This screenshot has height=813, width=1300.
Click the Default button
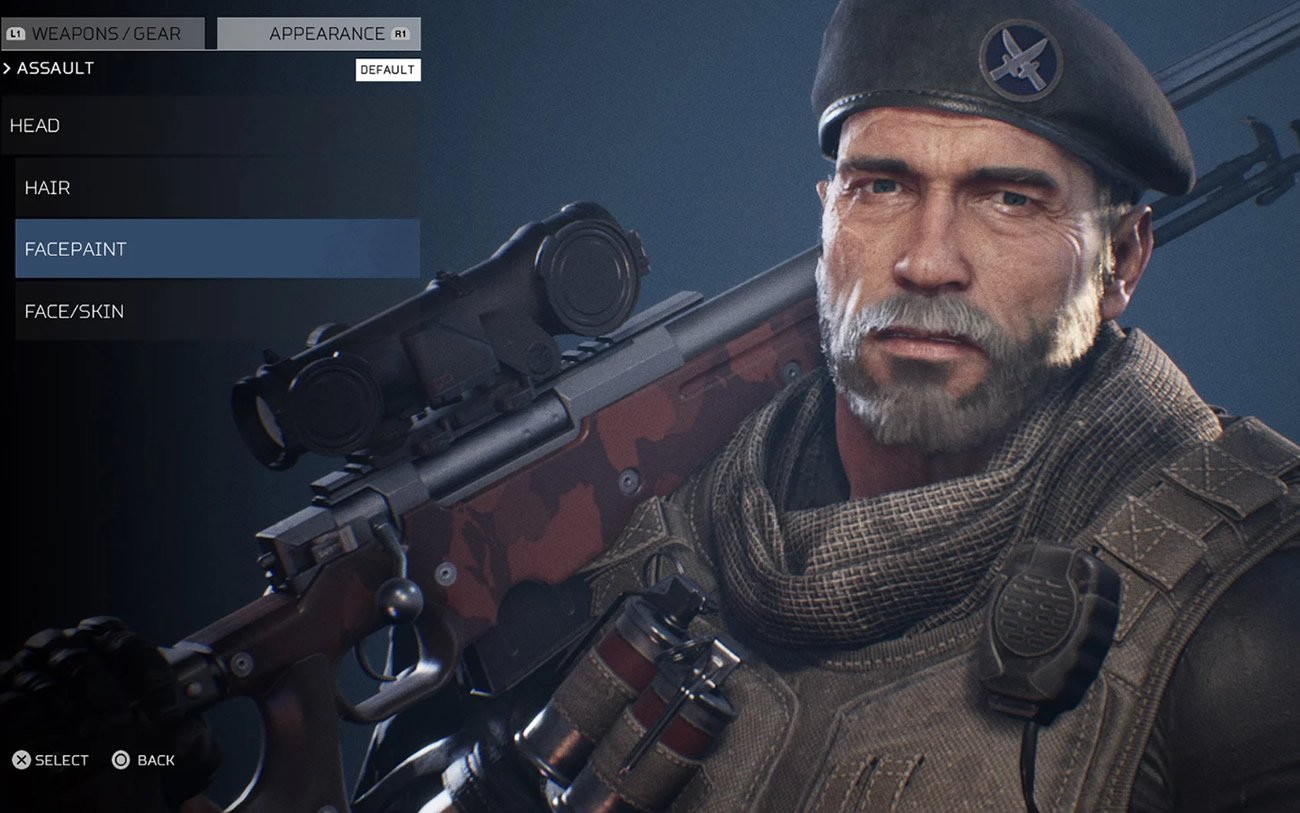tap(388, 70)
